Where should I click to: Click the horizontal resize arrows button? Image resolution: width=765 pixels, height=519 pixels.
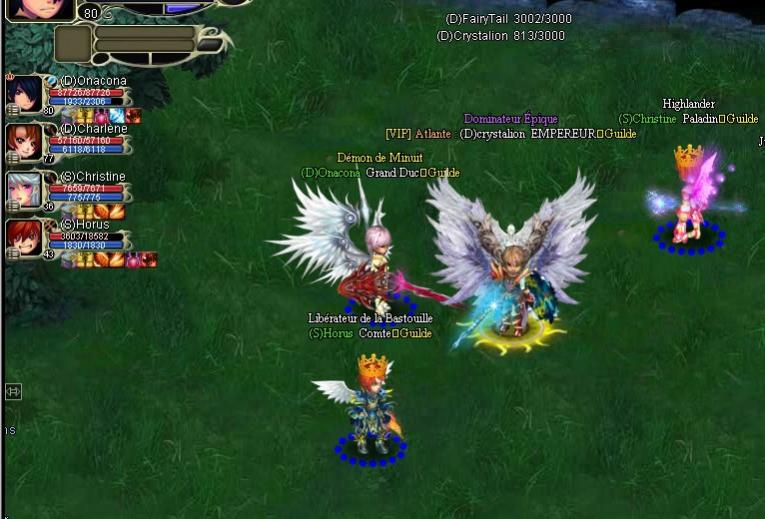pos(13,391)
